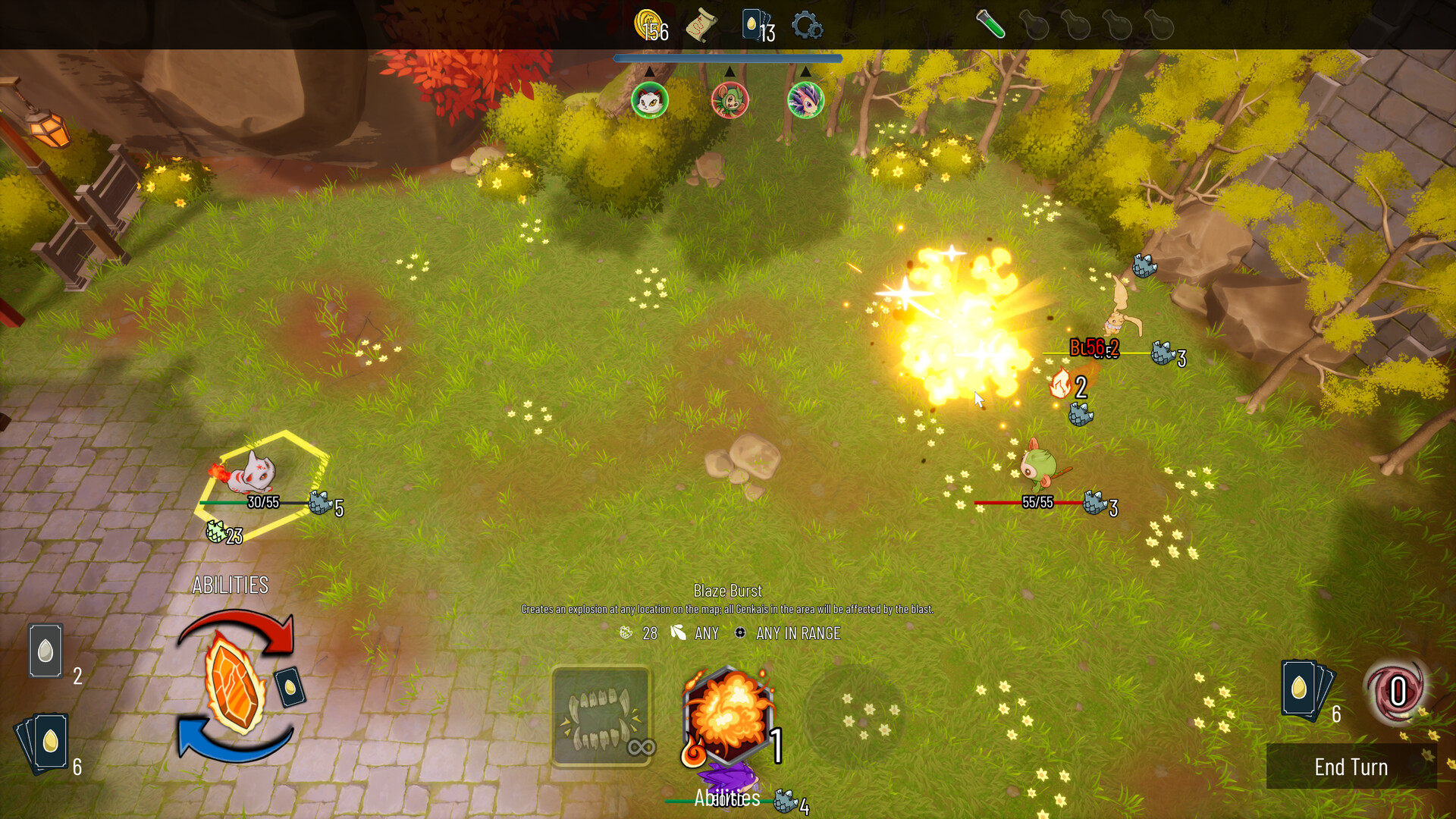Toggle the purple hedgehog turn portrait

805,100
